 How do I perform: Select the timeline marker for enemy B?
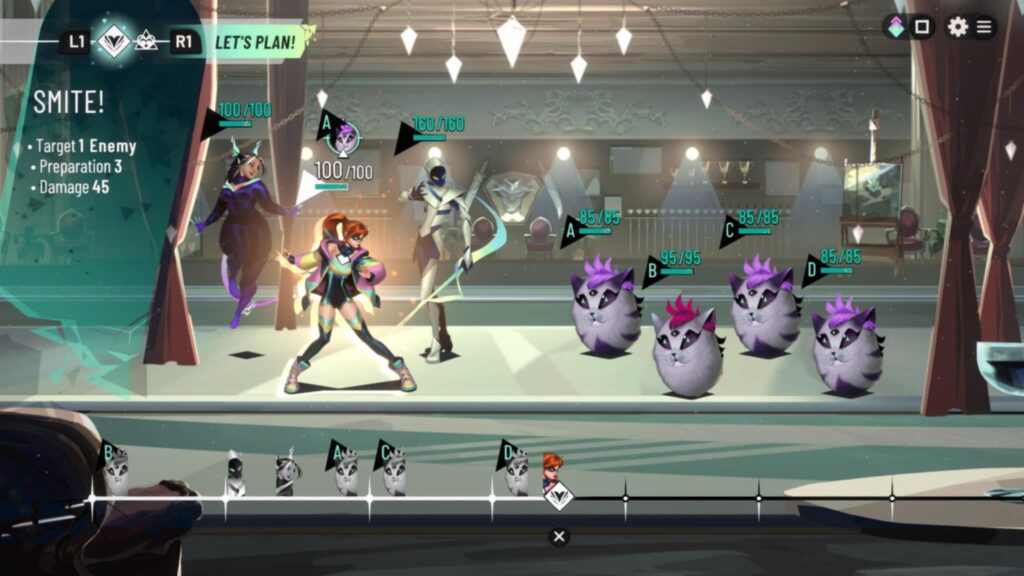(116, 468)
